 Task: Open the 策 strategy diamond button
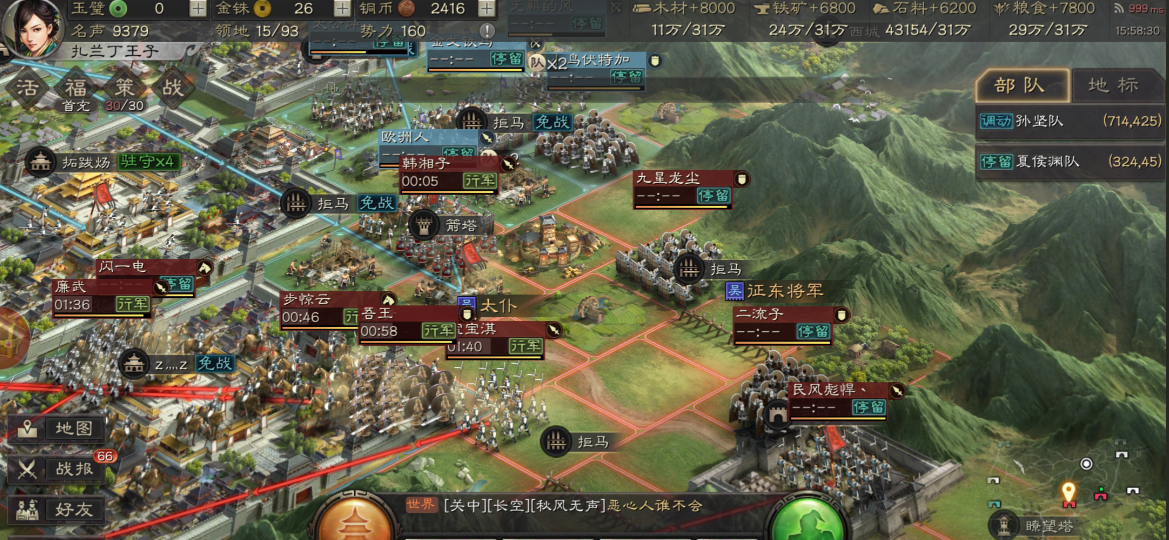tap(124, 87)
